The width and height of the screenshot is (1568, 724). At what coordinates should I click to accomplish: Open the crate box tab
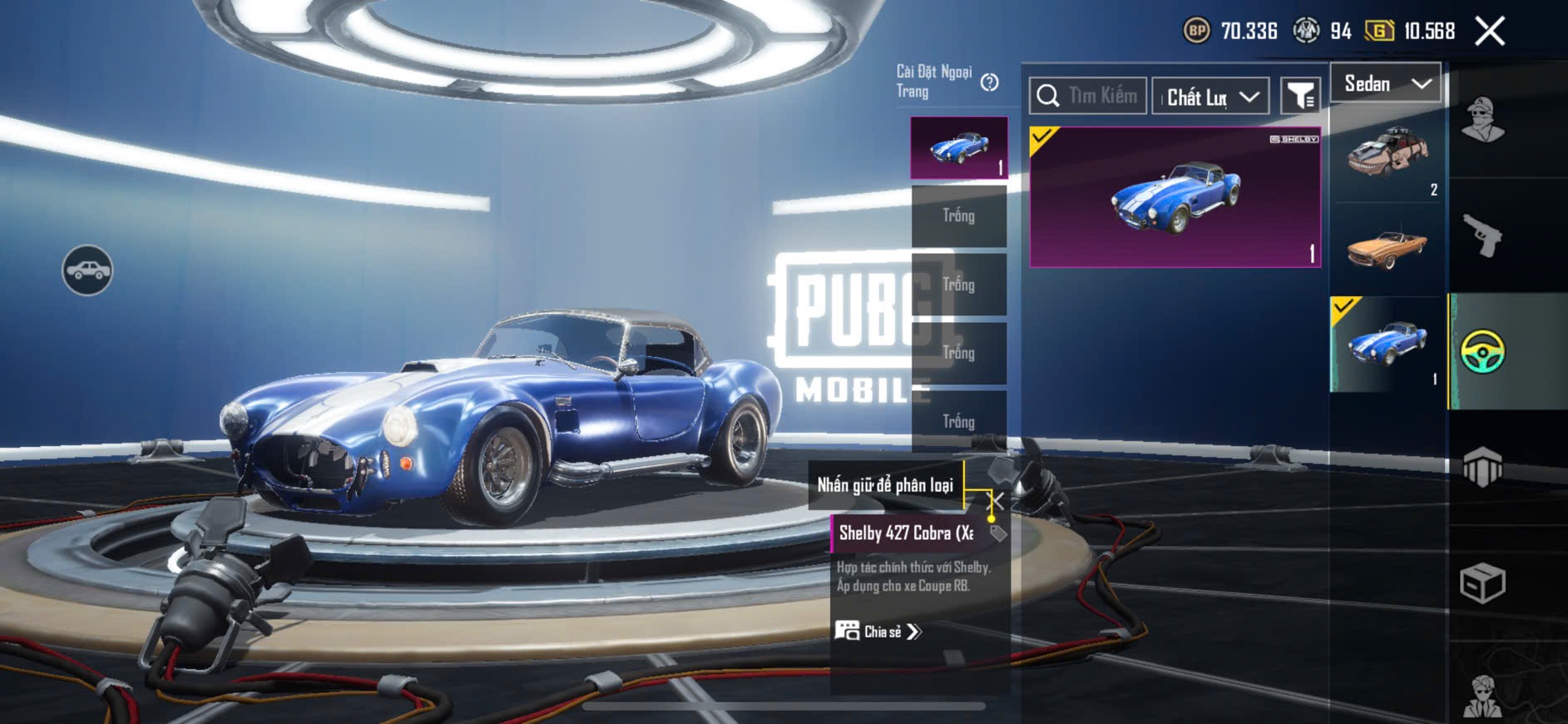[1482, 583]
